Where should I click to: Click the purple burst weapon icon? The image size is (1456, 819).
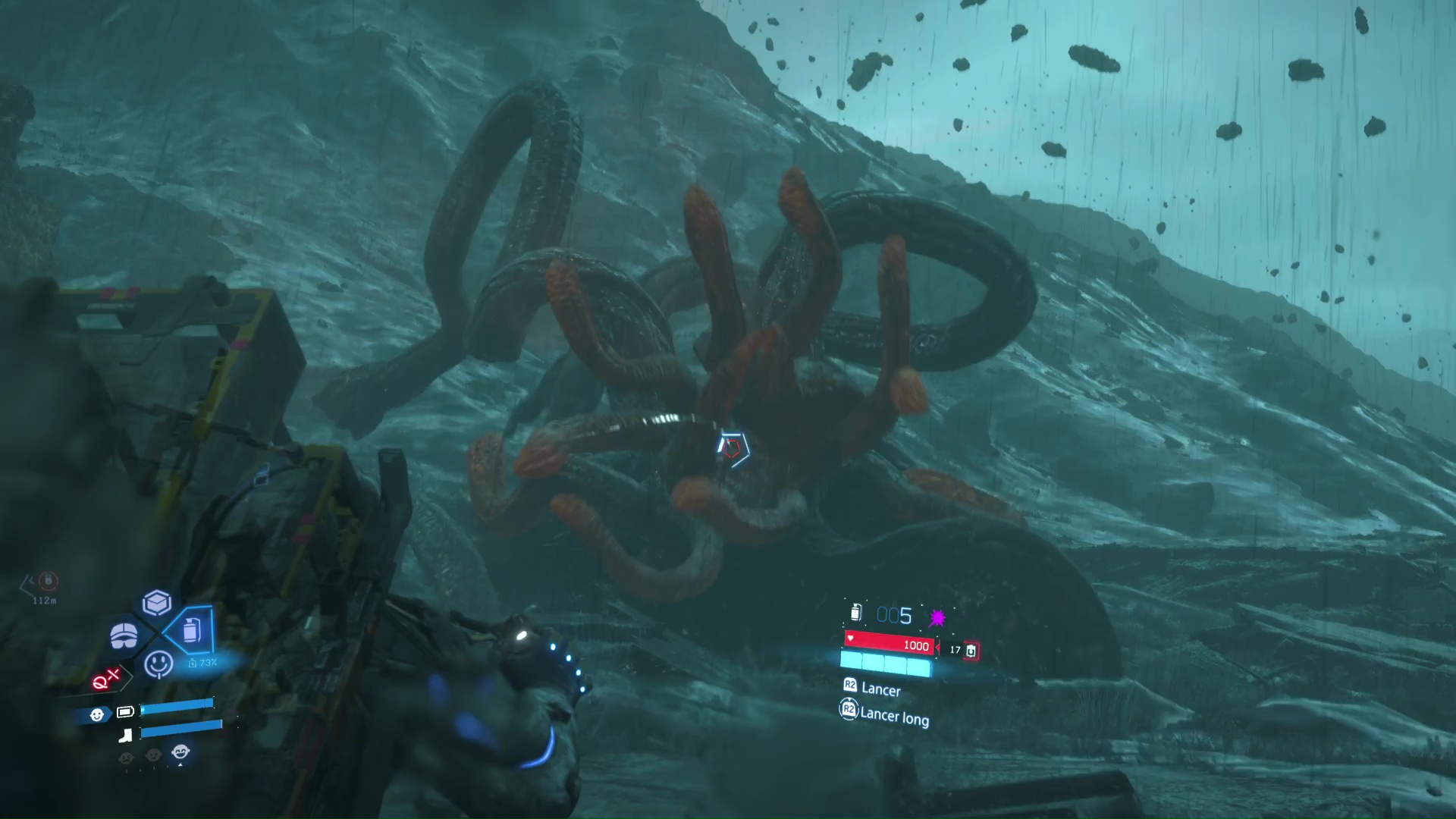pos(937,617)
